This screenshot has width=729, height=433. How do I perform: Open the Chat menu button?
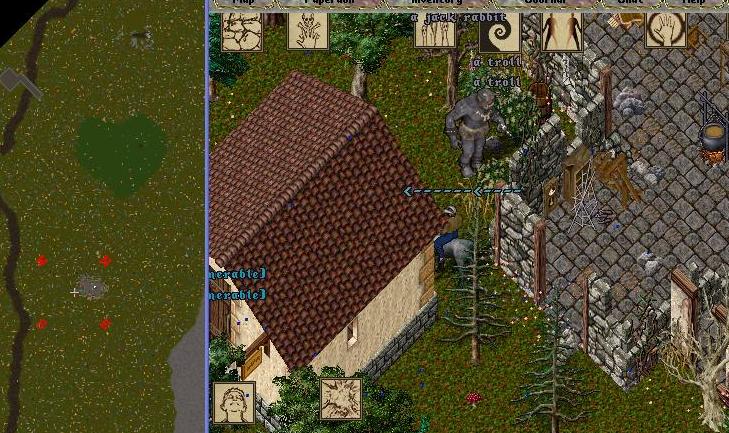click(630, 3)
